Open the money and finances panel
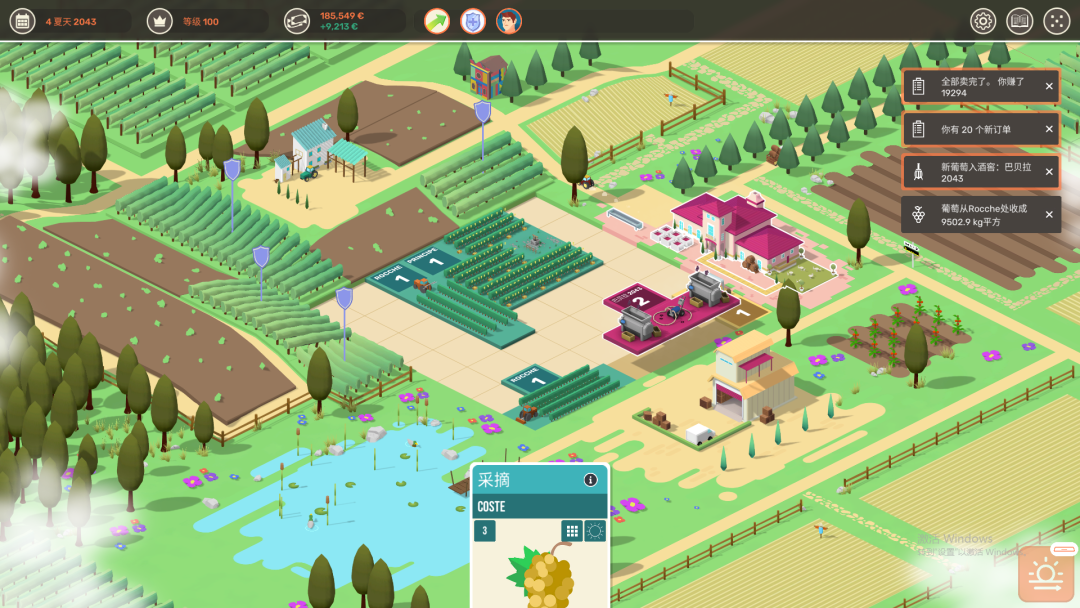1080x608 pixels. 297,21
